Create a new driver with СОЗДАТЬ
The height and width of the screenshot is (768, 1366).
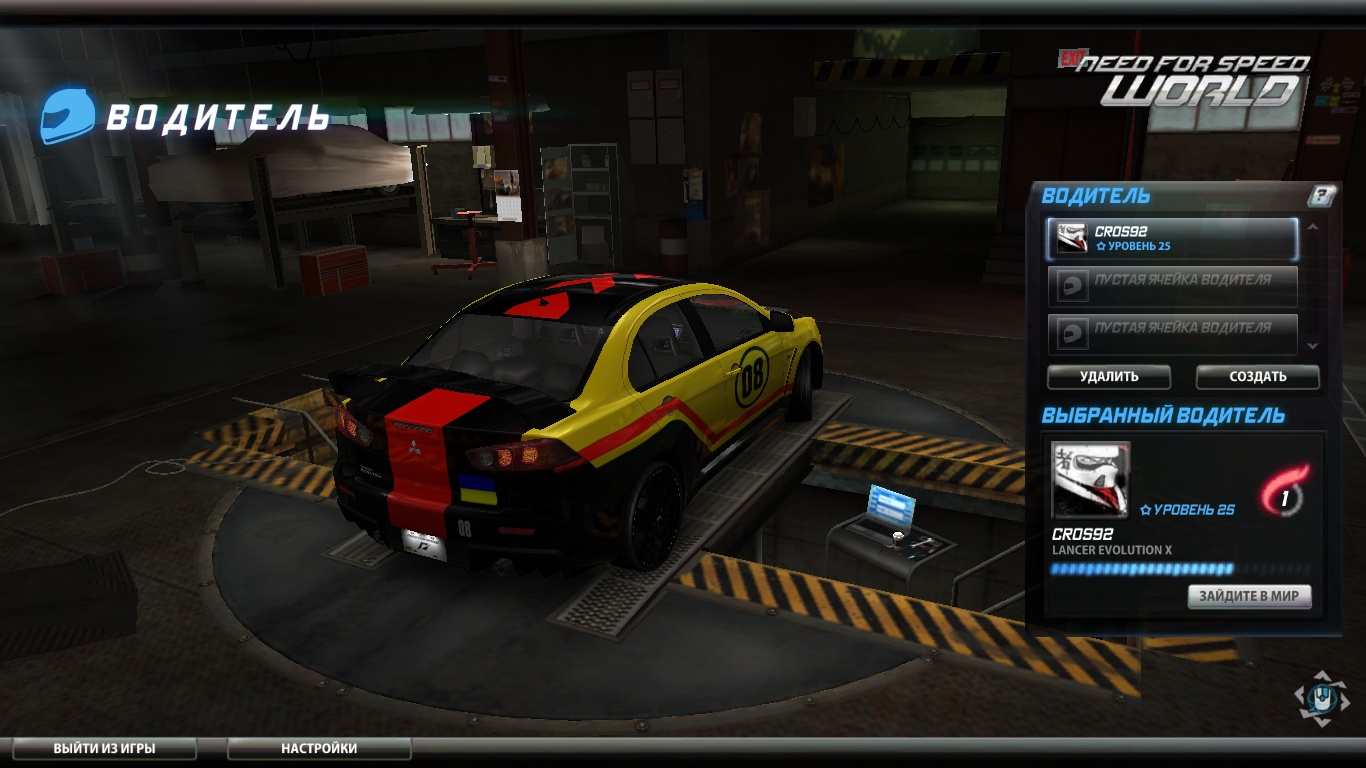coord(1257,377)
